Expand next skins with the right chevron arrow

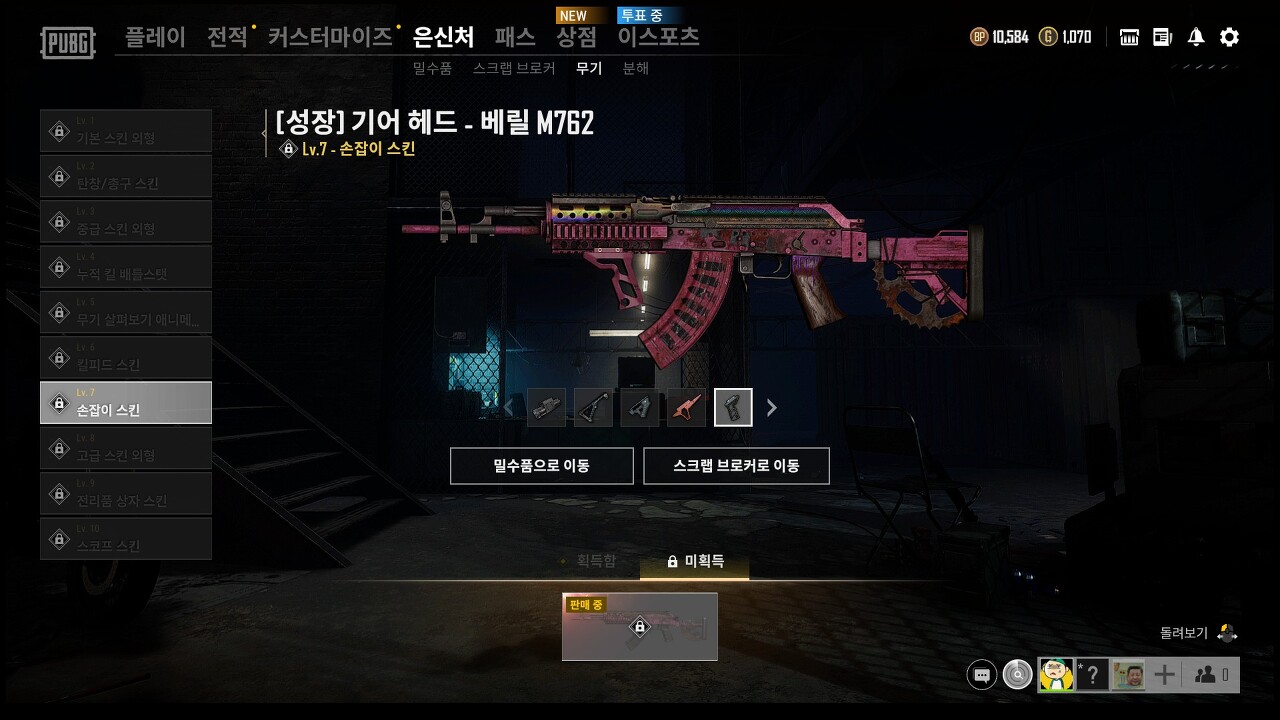(x=770, y=407)
